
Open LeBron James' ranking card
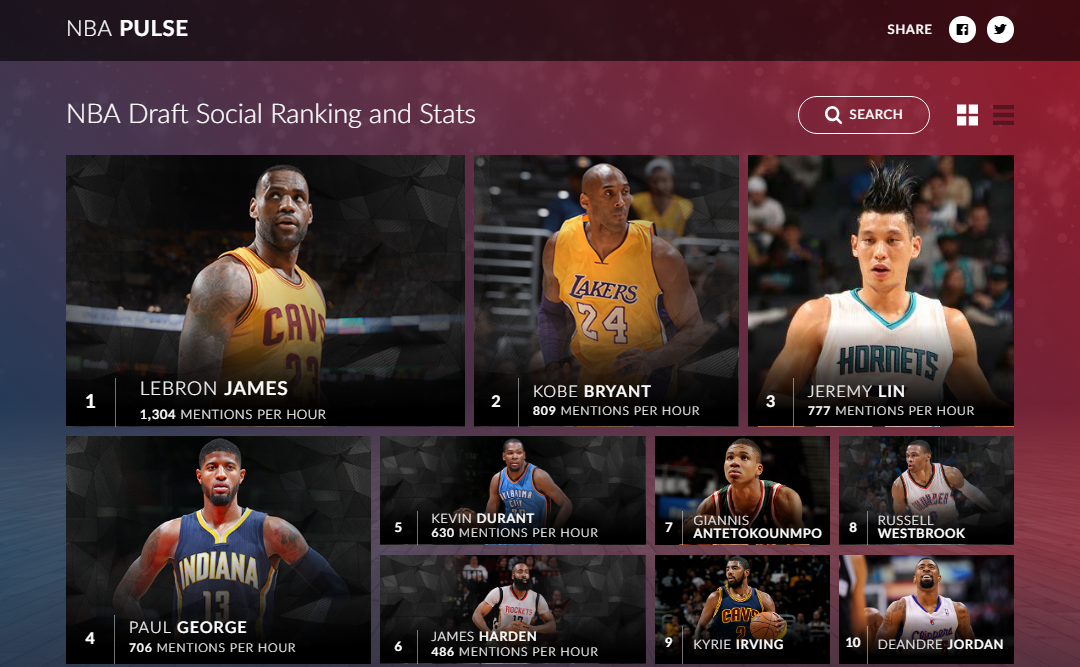tap(265, 290)
